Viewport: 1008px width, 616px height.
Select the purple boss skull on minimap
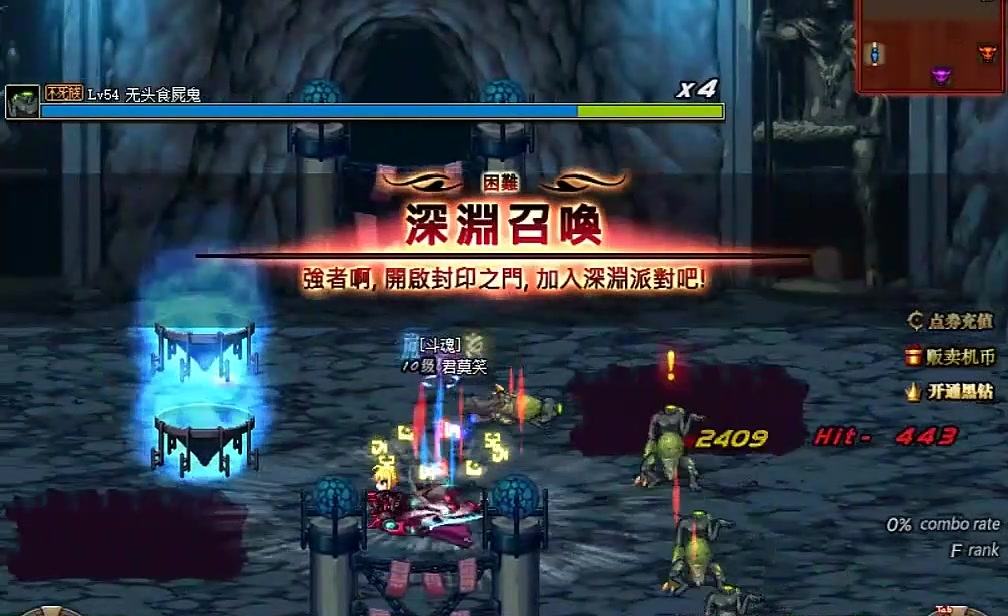click(941, 75)
